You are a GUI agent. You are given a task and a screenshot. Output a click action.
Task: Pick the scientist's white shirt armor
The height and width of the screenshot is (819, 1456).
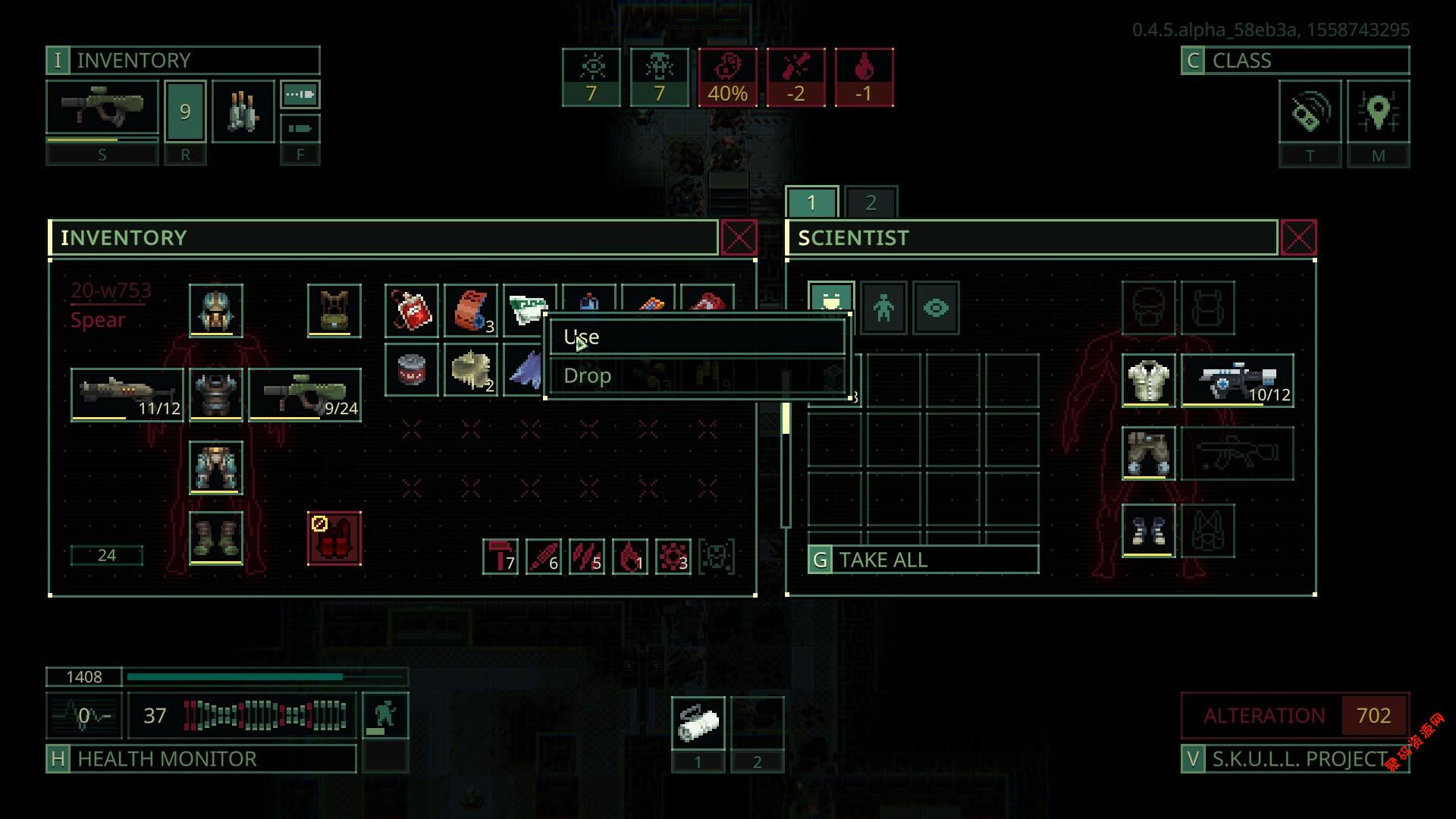coord(1148,381)
